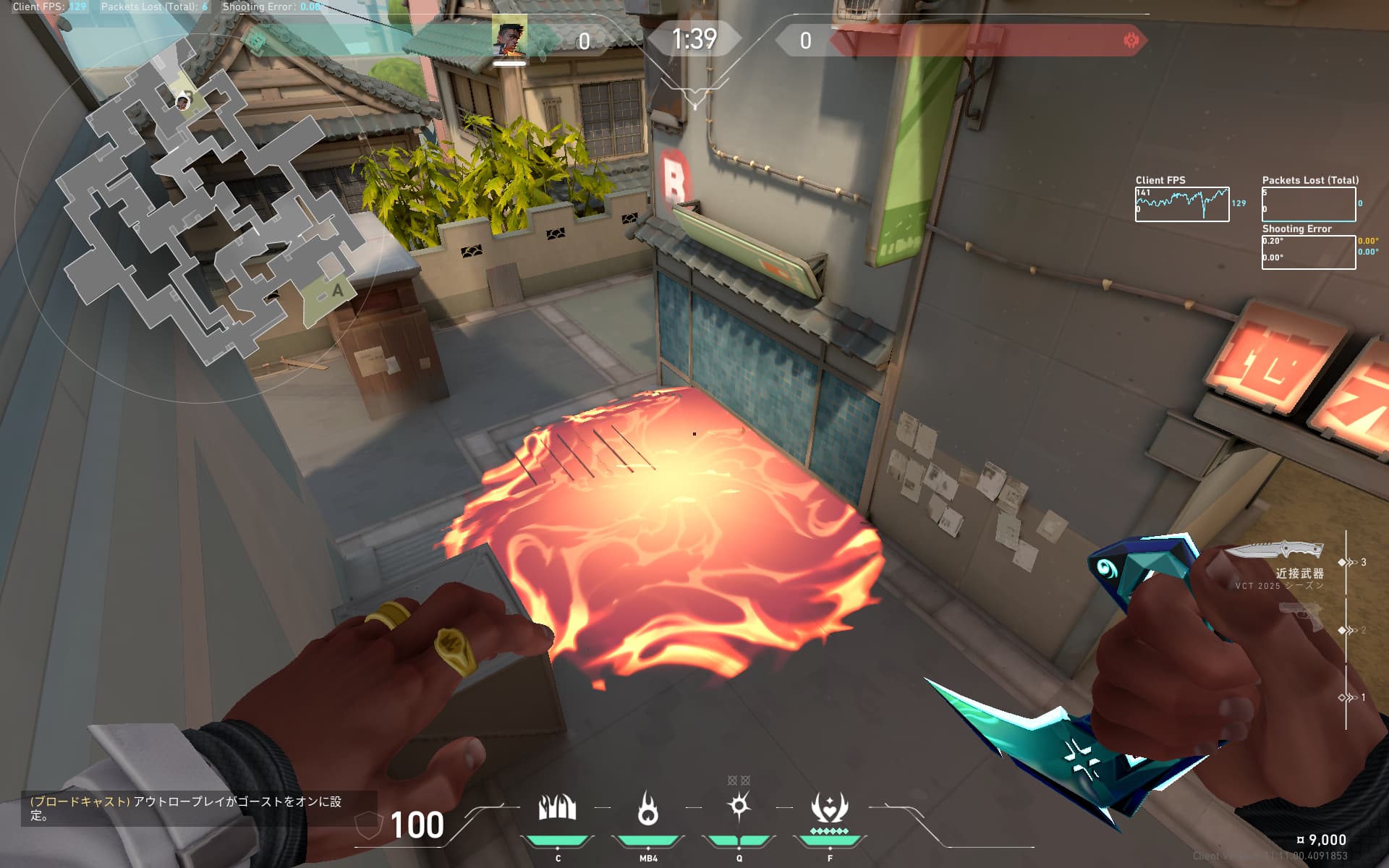Screen dimensions: 1389x868
Task: Click the red spike icon on enemy bar
Action: point(1131,41)
